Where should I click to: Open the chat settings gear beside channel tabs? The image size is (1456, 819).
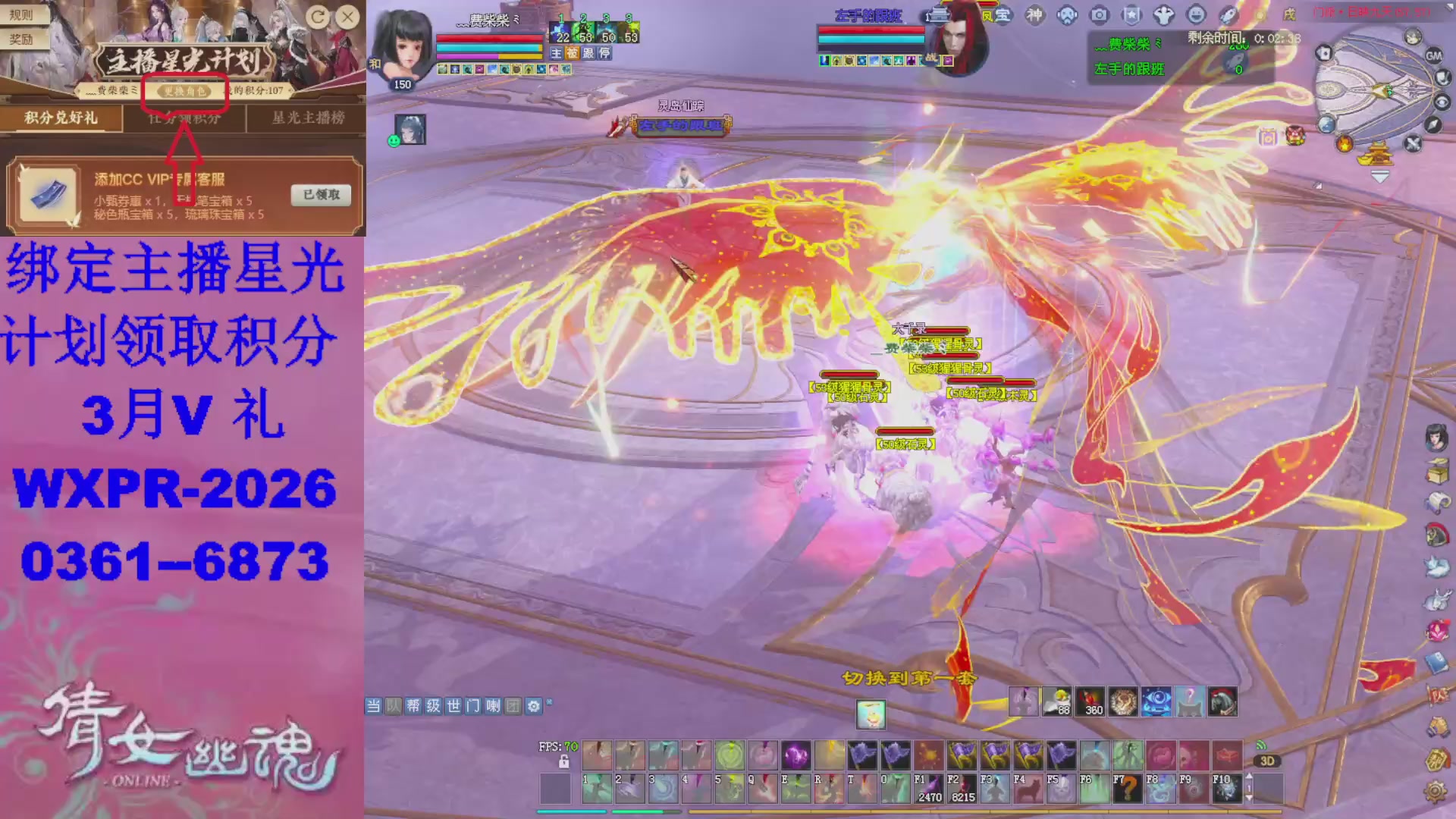[x=534, y=706]
